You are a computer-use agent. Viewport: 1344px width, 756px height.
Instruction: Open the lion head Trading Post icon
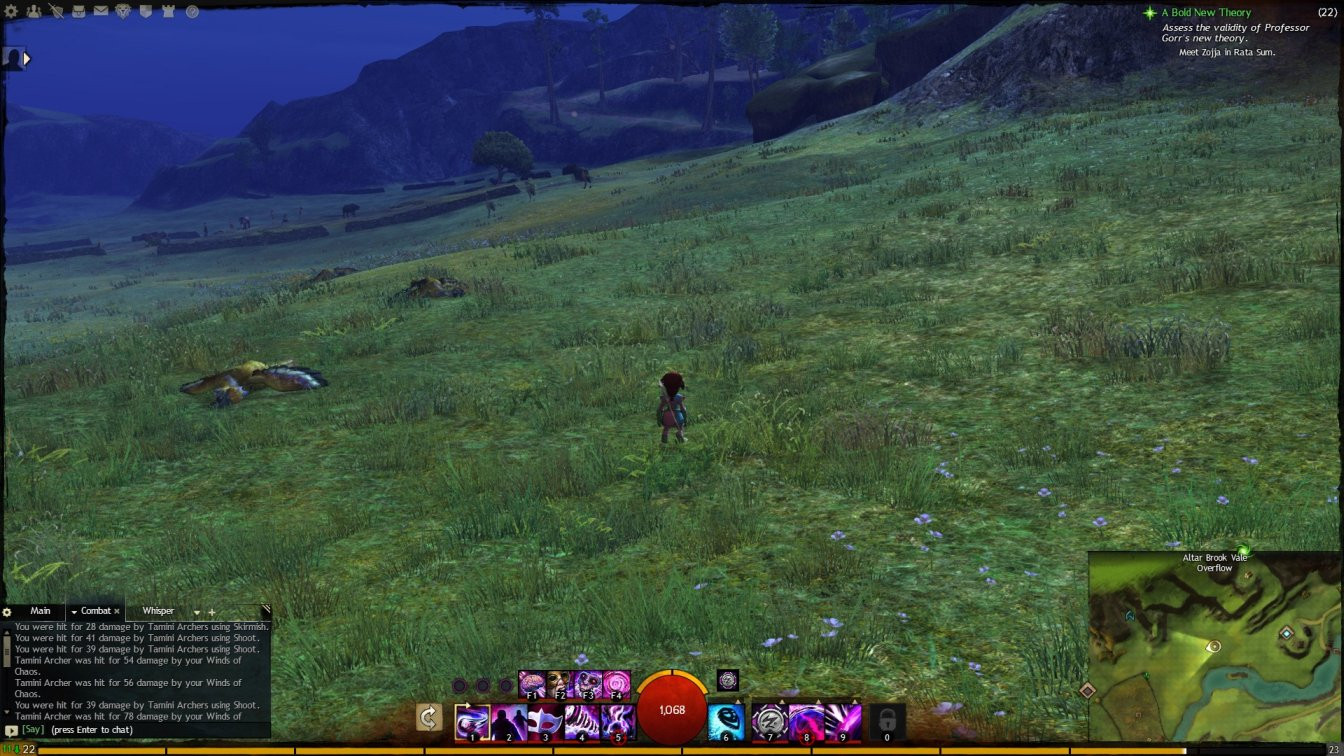(x=124, y=12)
